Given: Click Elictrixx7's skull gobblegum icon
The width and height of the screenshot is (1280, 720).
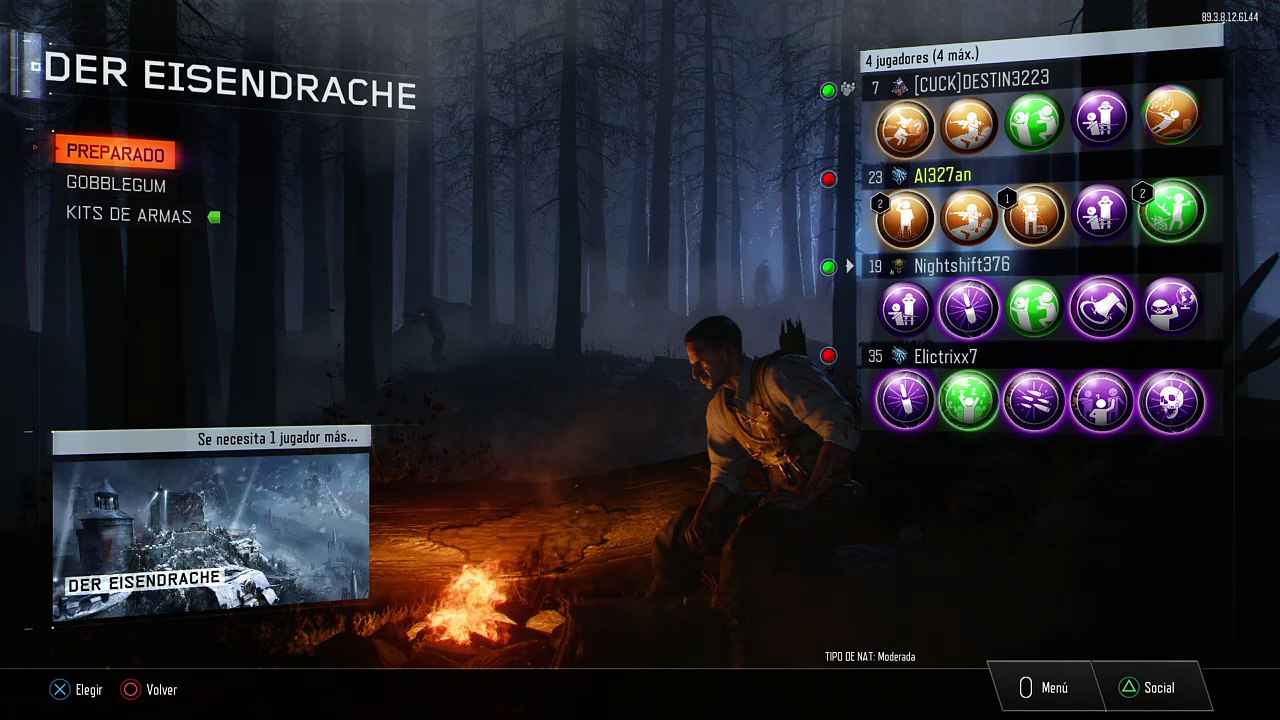Looking at the screenshot, I should click(1171, 401).
